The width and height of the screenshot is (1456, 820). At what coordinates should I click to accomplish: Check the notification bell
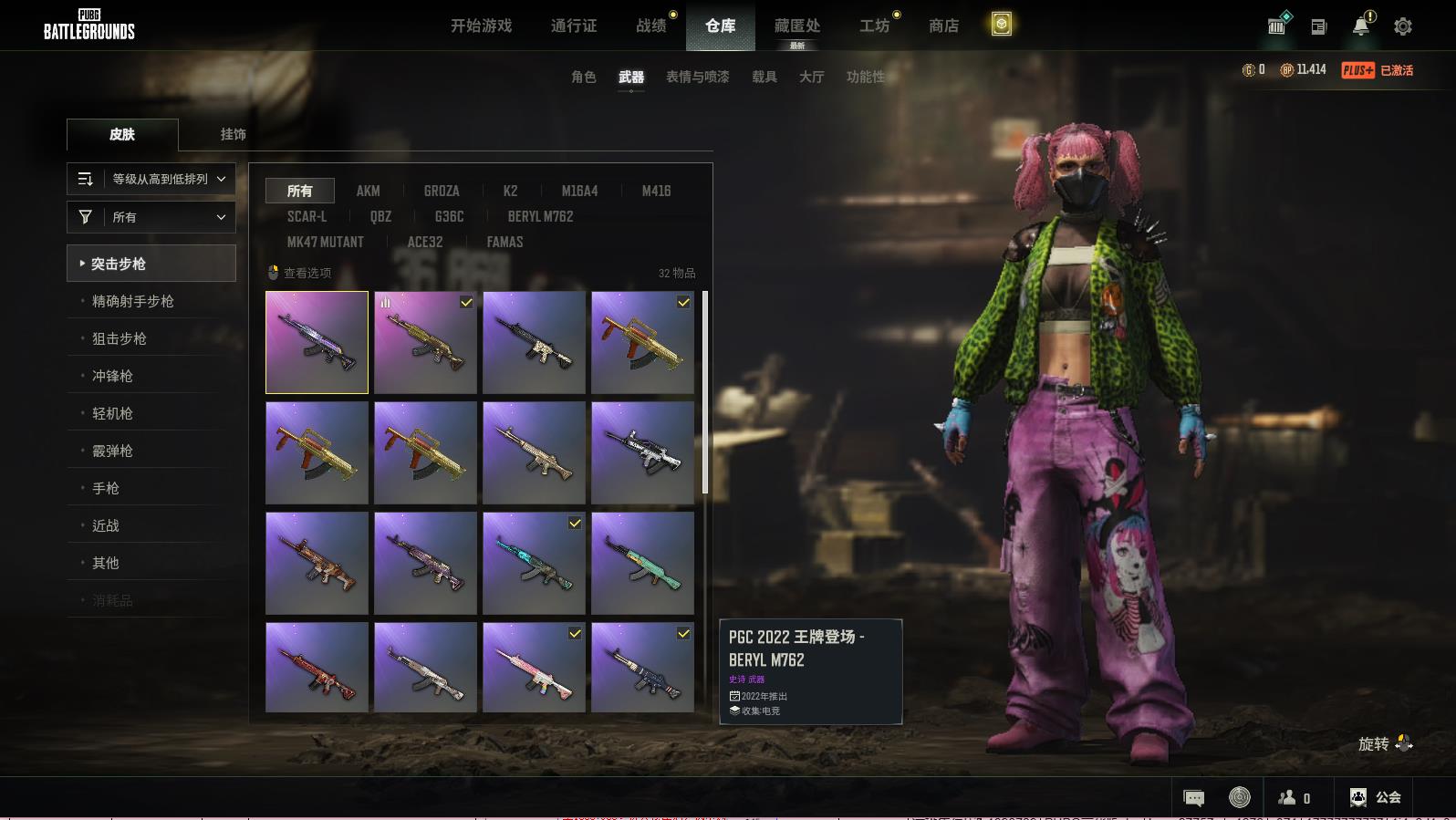click(1360, 26)
